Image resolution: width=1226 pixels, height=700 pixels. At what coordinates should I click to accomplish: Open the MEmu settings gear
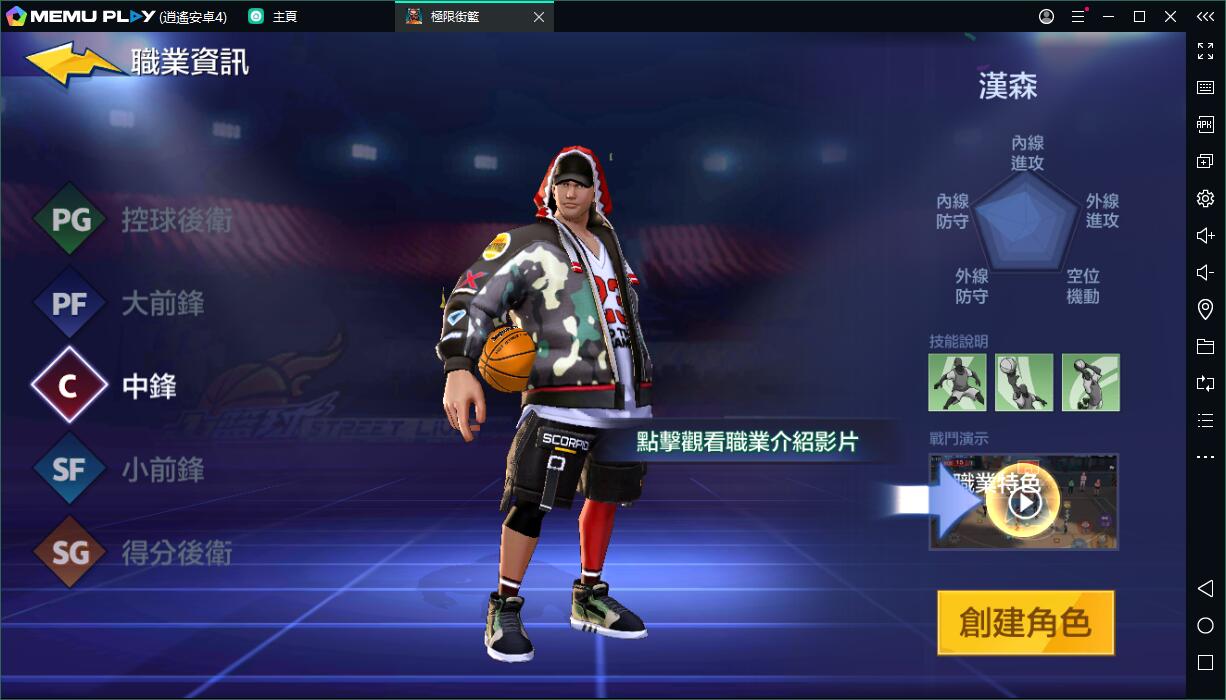click(x=1205, y=198)
